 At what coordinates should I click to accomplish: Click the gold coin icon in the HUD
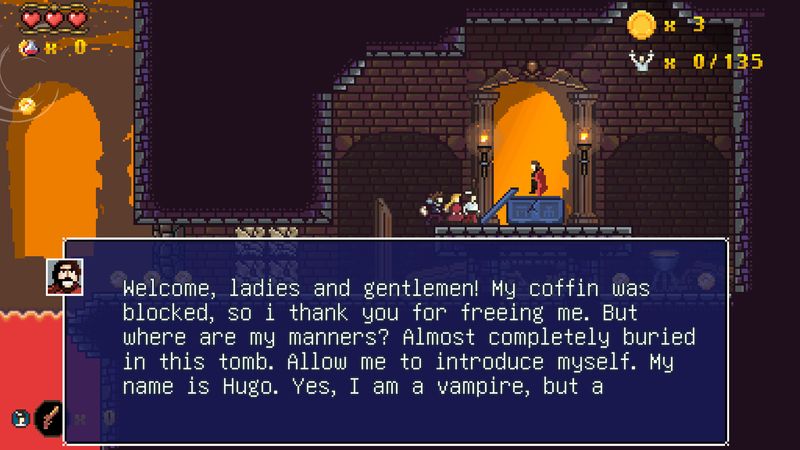[x=641, y=25]
